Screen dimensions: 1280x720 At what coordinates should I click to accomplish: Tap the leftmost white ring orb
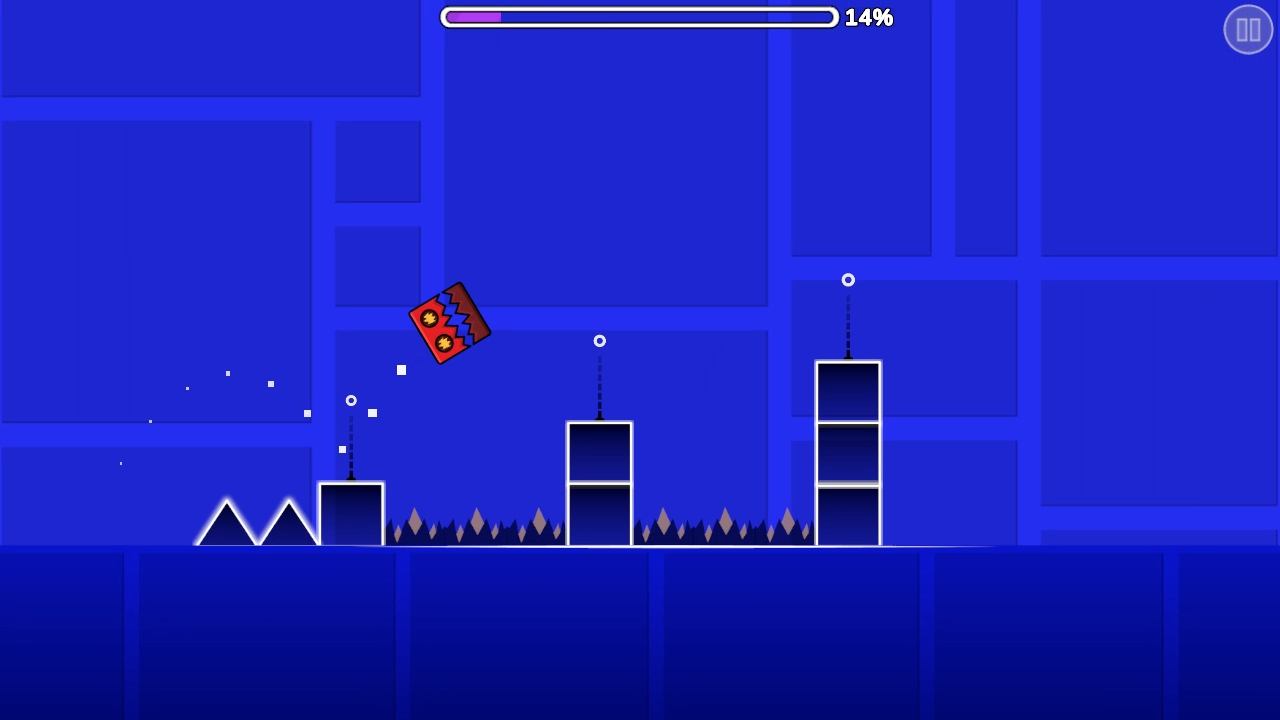pyautogui.click(x=351, y=400)
